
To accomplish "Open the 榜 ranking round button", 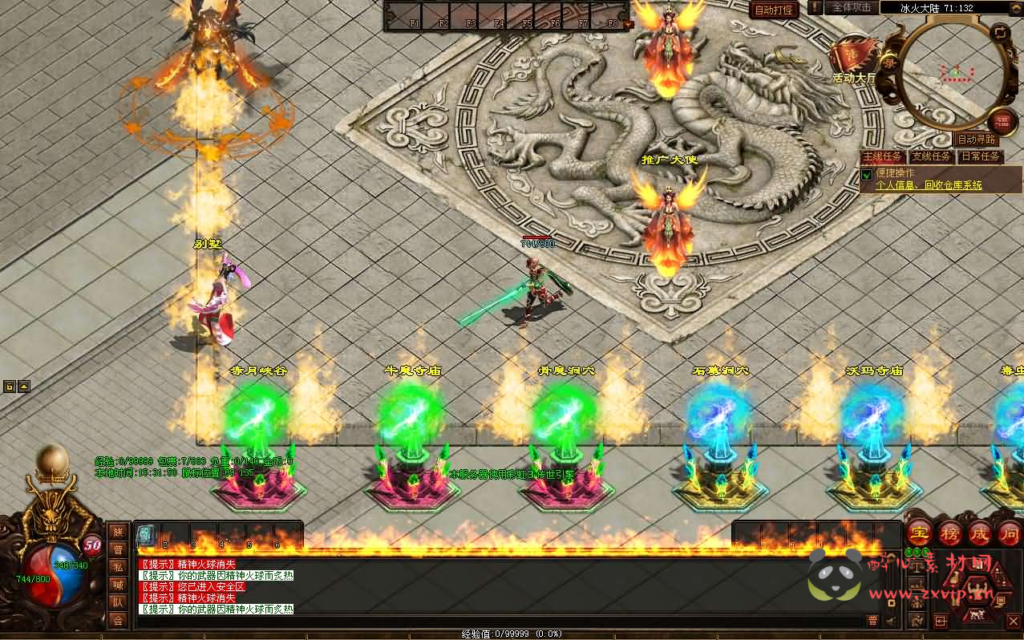I will [950, 532].
